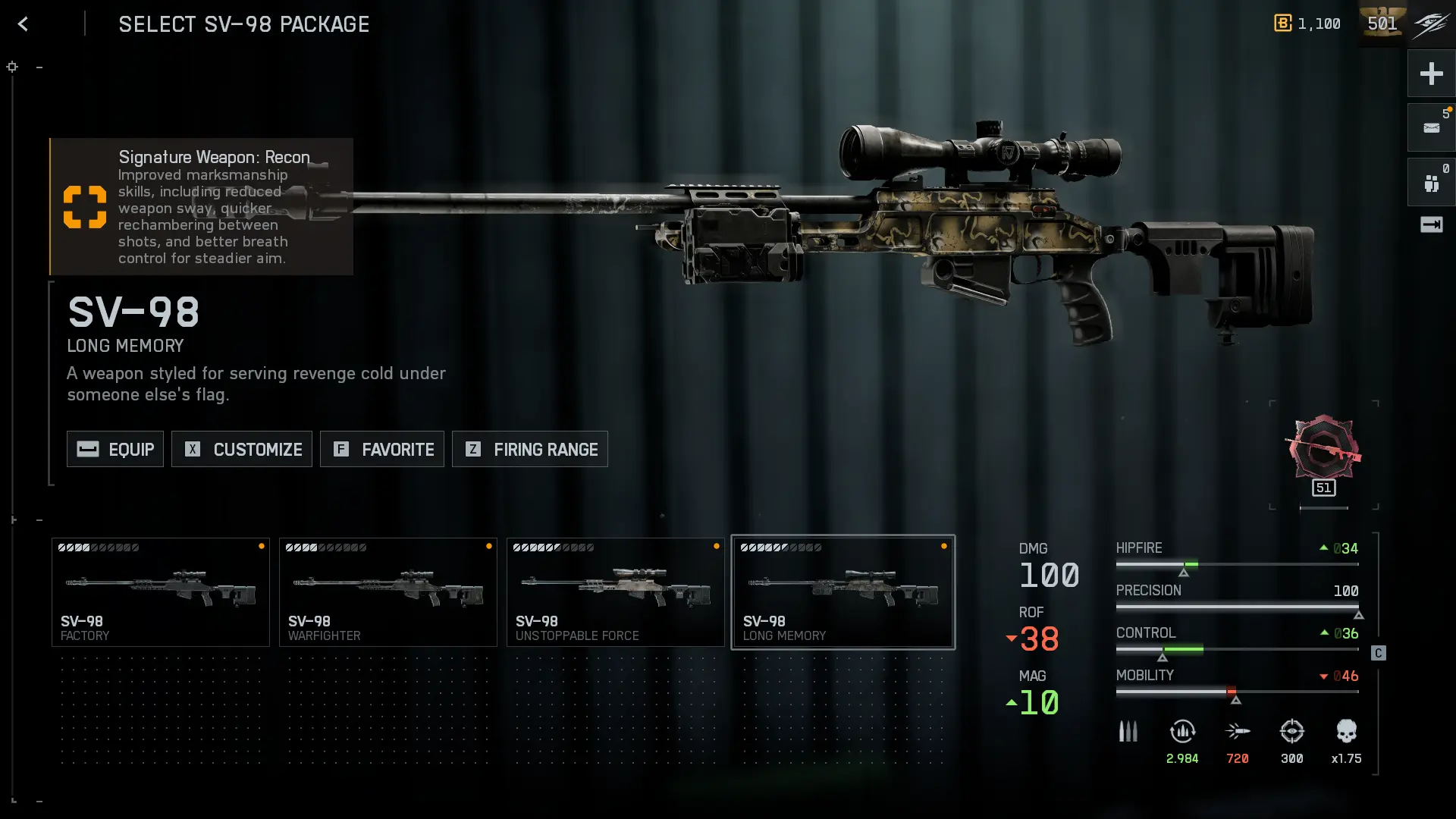Enter the Firing Range
The image size is (1456, 819).
coord(530,449)
